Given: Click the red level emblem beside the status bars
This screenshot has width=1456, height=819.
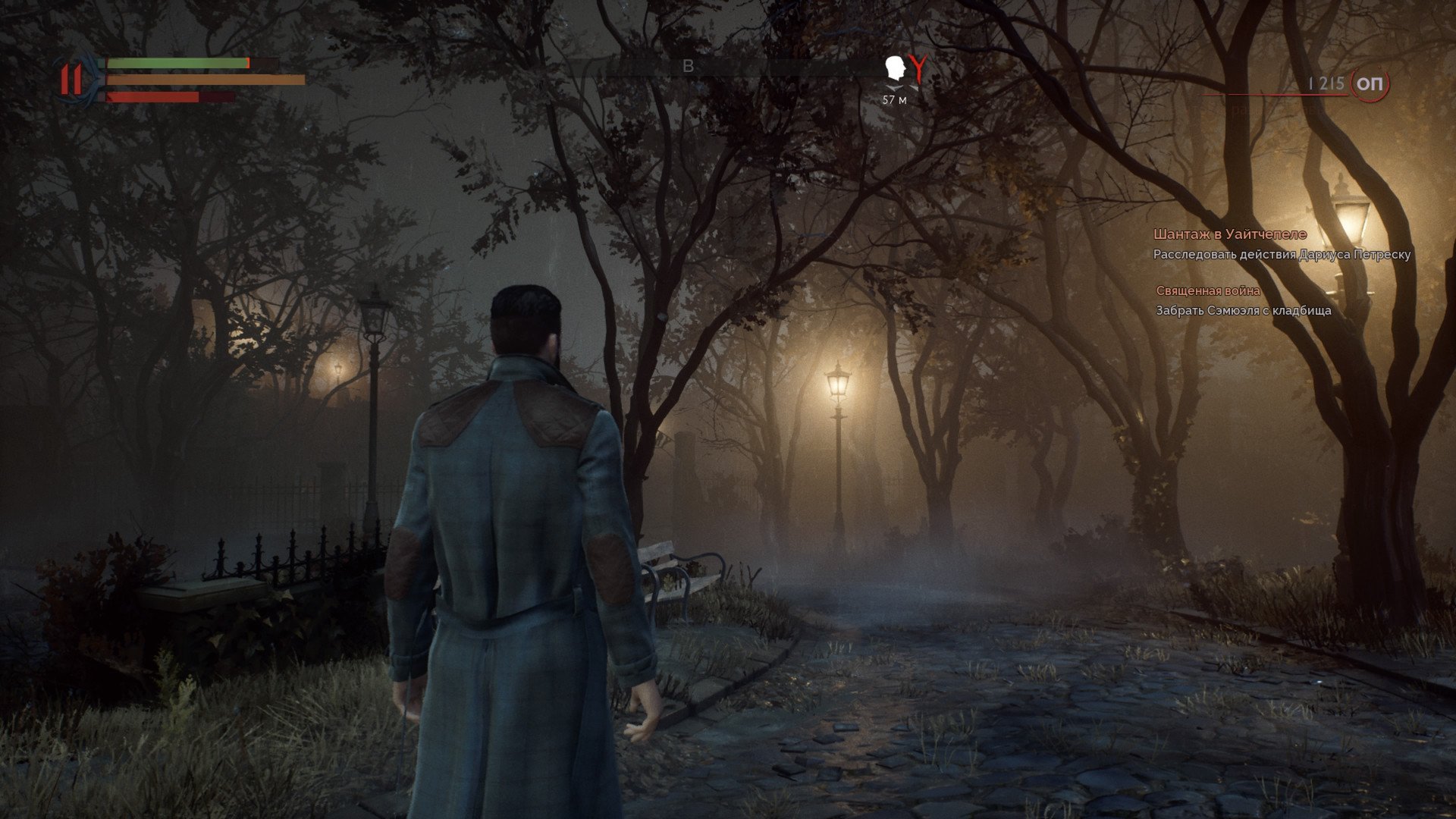Looking at the screenshot, I should 73,79.
